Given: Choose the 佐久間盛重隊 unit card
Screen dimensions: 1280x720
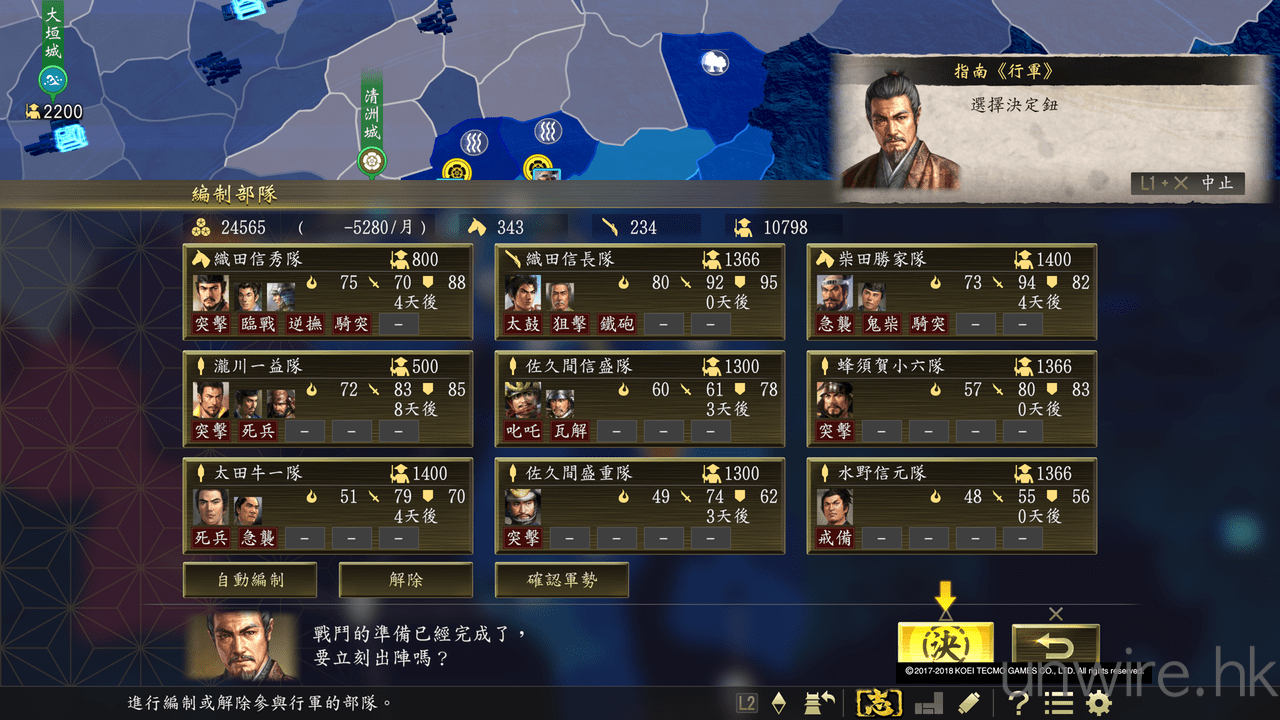Looking at the screenshot, I should click(x=640, y=506).
